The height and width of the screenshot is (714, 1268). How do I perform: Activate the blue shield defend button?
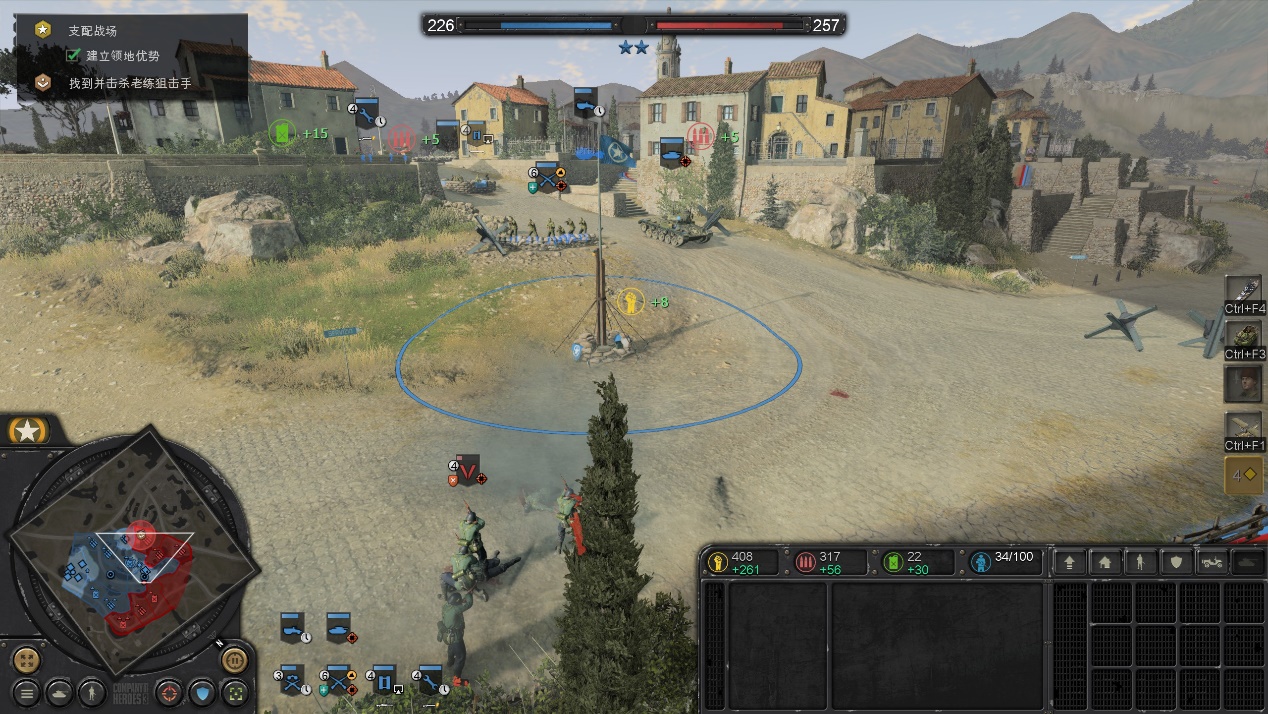pyautogui.click(x=202, y=691)
